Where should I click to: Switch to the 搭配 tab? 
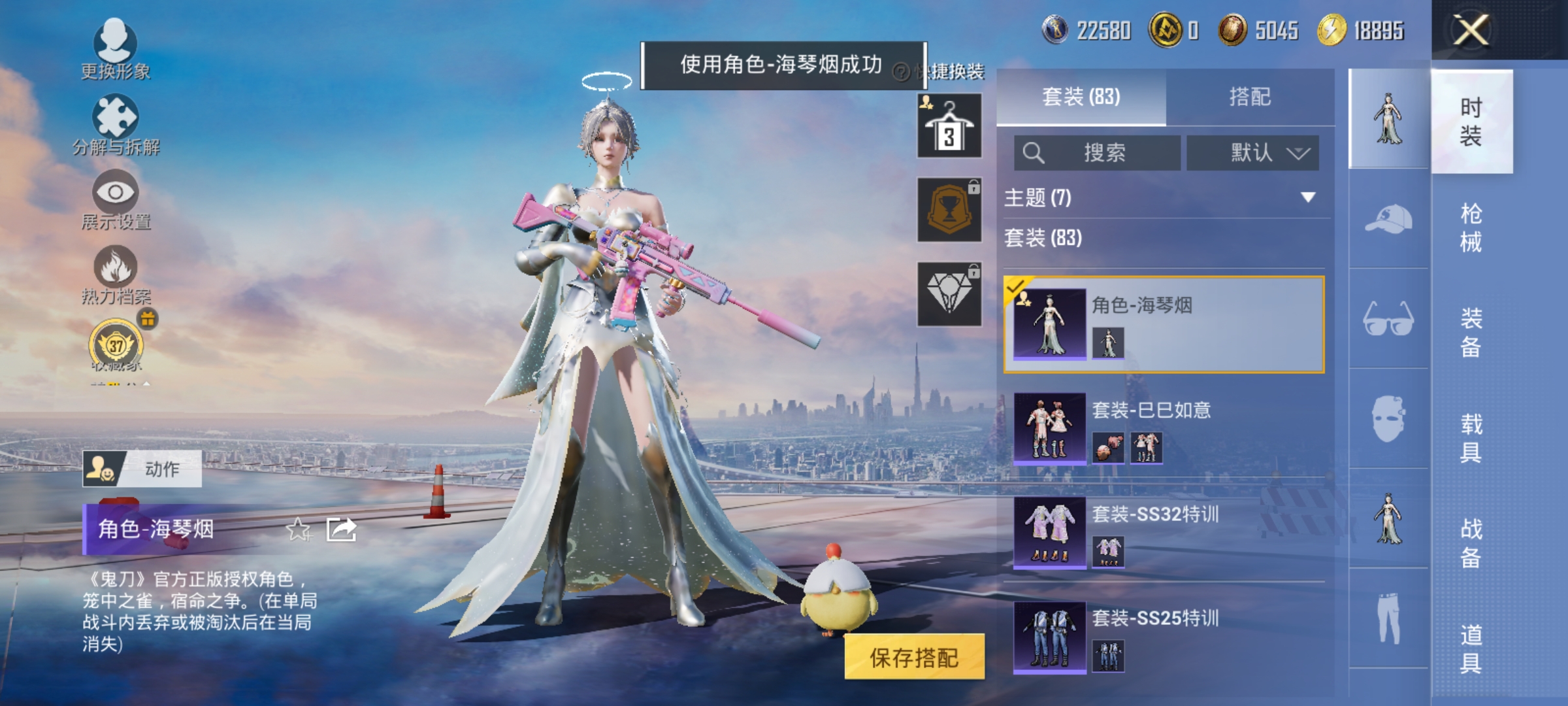tap(1250, 95)
